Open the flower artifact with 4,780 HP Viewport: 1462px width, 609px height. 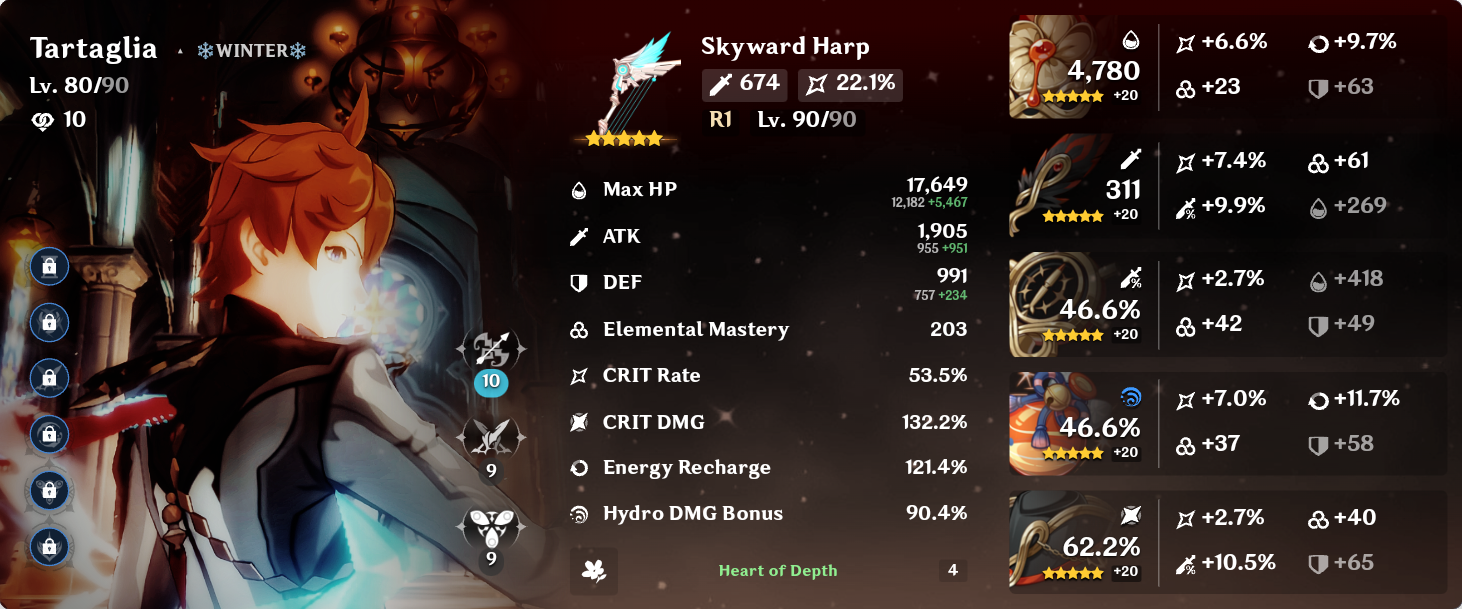point(1045,68)
